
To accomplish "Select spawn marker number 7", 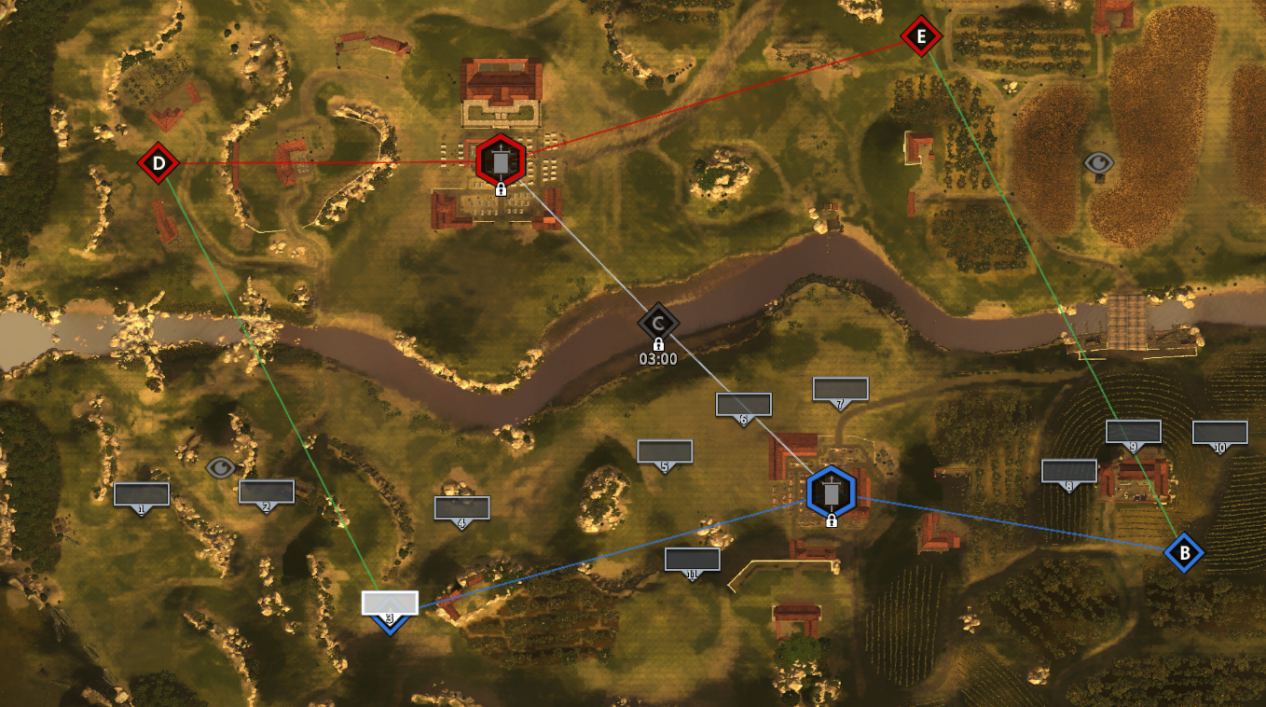I will [840, 389].
